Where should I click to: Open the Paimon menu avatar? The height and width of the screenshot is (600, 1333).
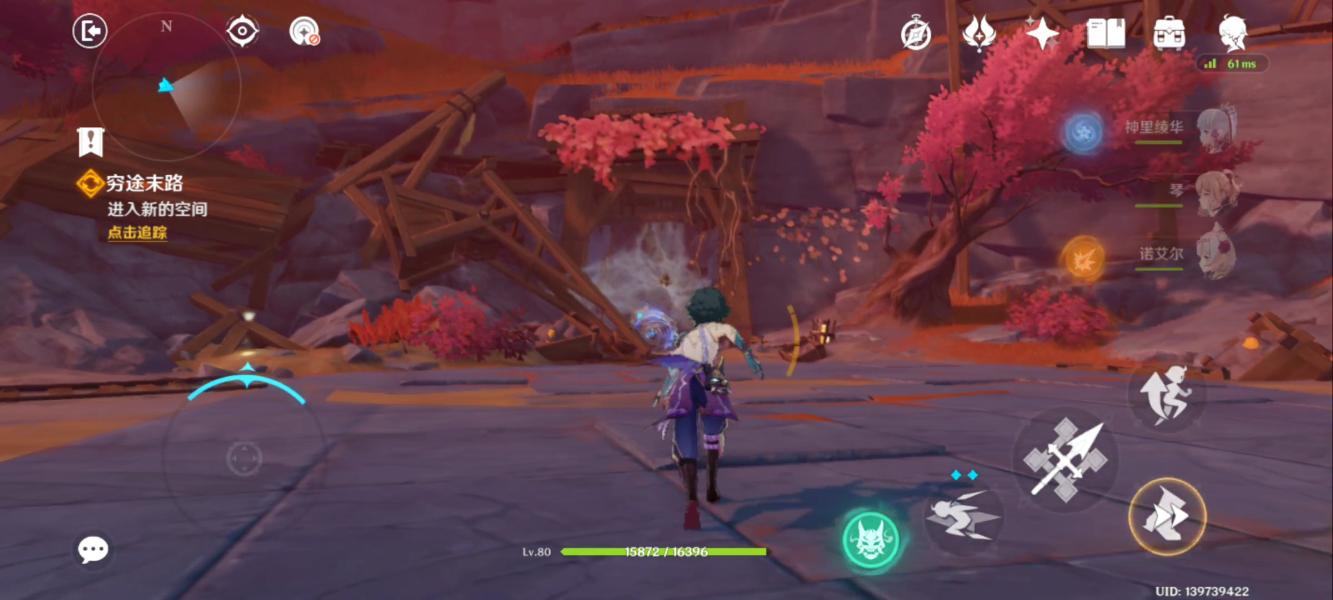[1233, 32]
